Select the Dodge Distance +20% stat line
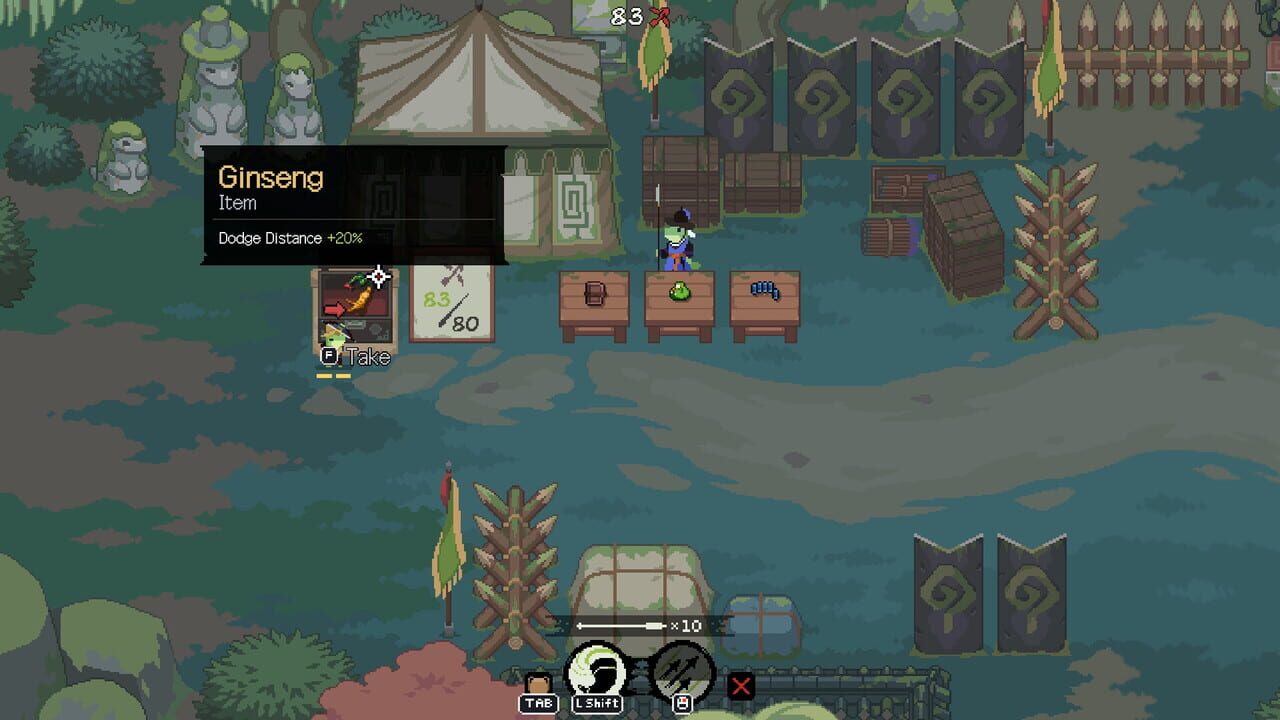 [x=291, y=238]
